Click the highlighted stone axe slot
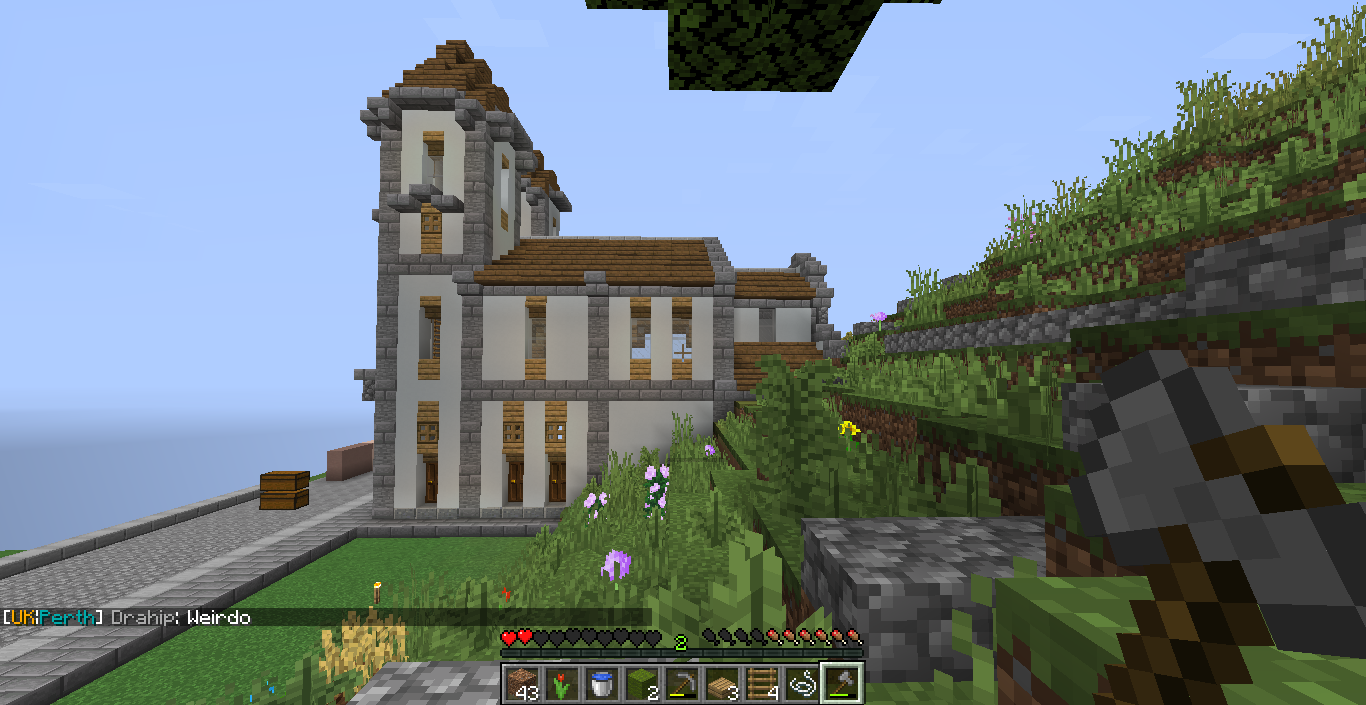The height and width of the screenshot is (705, 1366). pyautogui.click(x=841, y=683)
